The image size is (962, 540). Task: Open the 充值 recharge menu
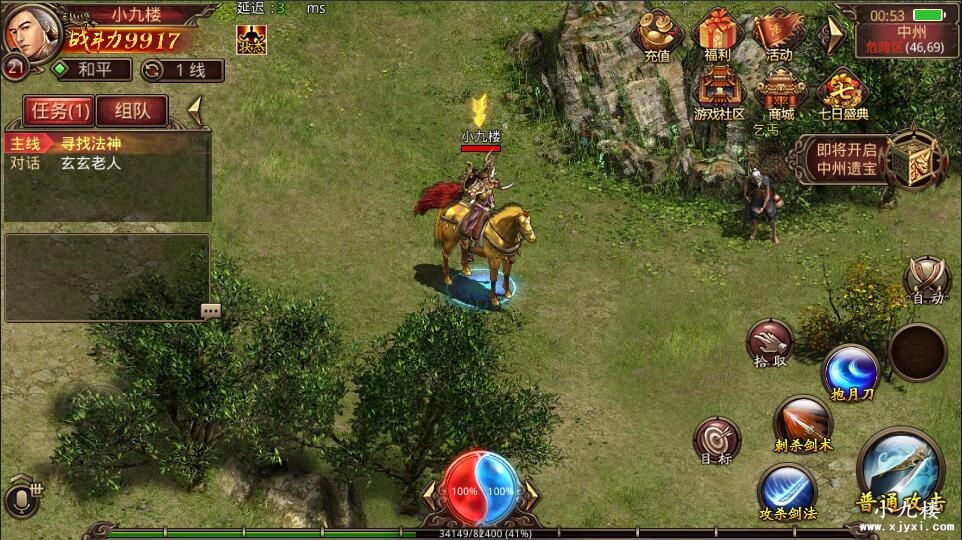(657, 38)
